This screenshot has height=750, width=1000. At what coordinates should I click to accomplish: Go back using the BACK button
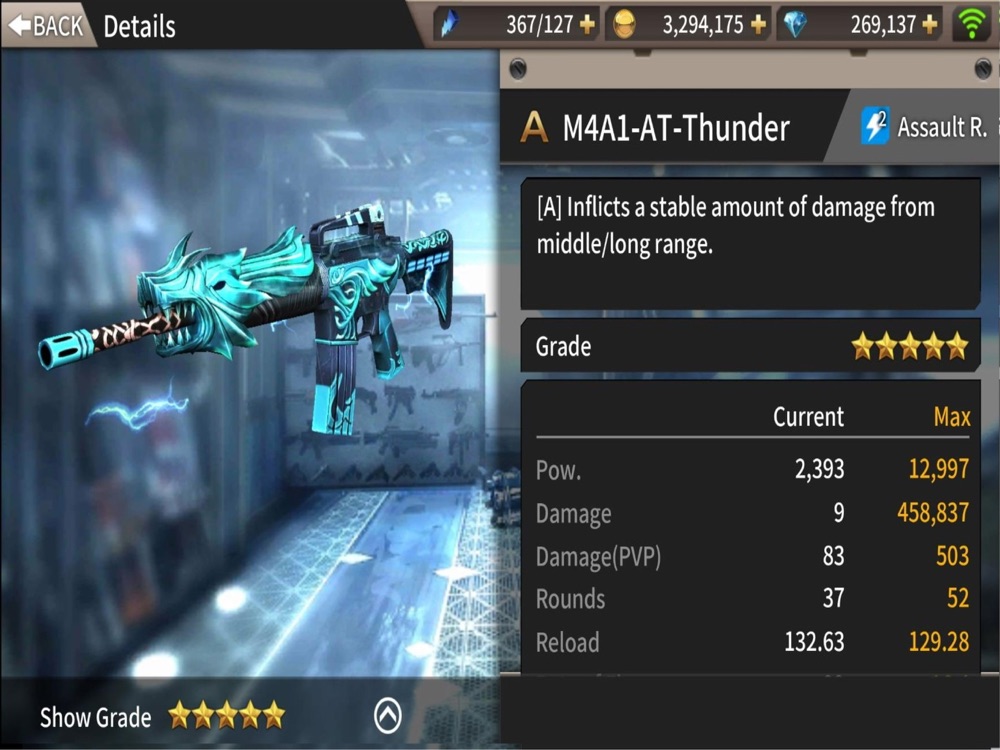tap(45, 25)
